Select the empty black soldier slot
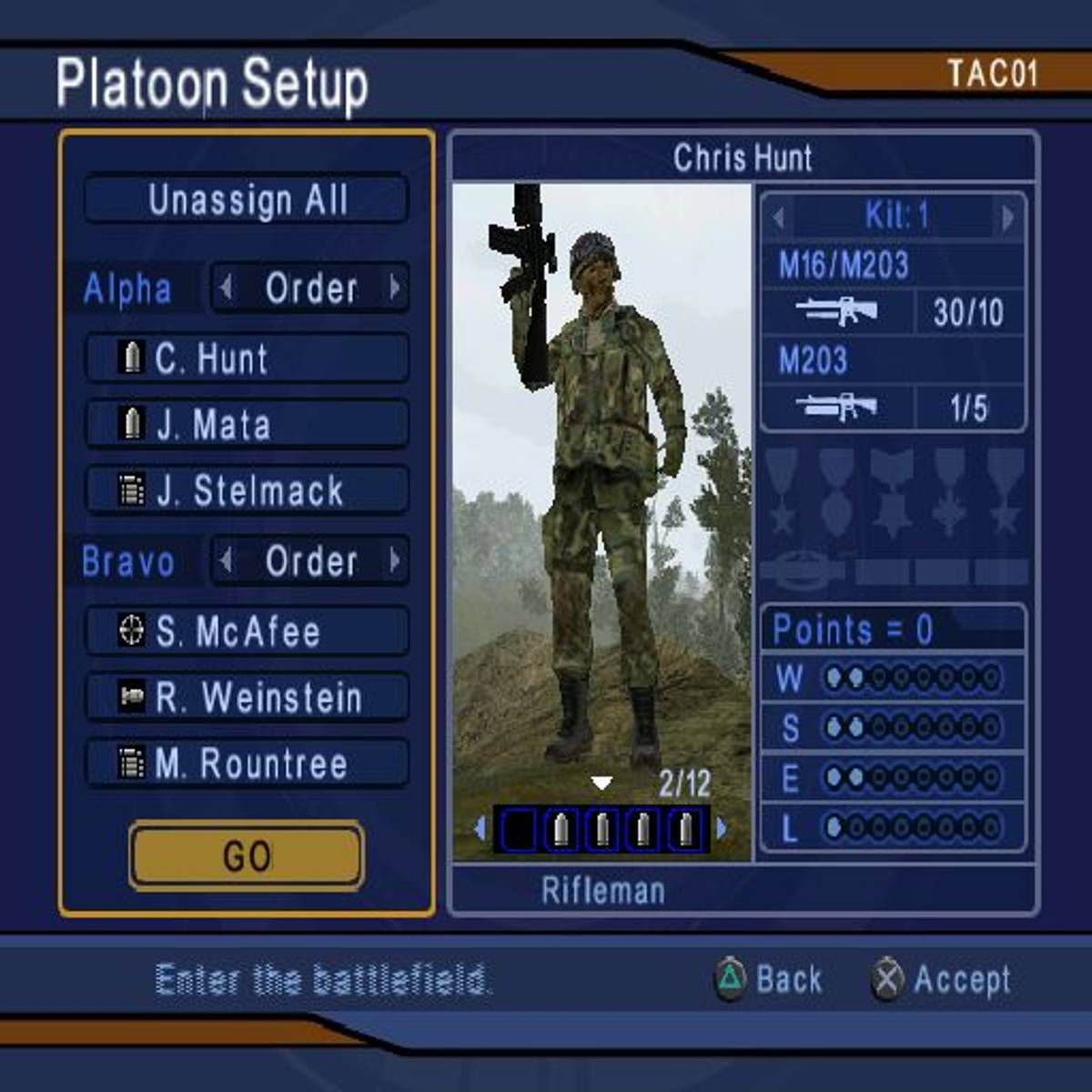The height and width of the screenshot is (1092, 1092). pos(519,830)
